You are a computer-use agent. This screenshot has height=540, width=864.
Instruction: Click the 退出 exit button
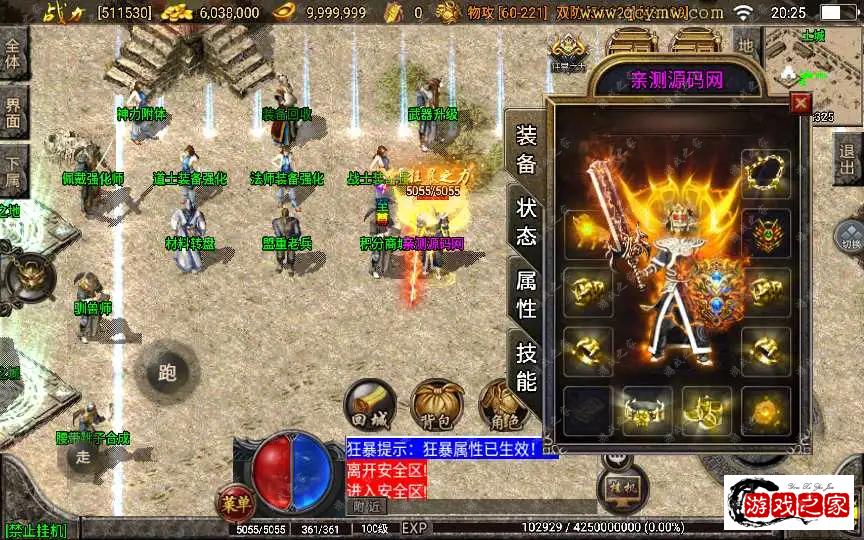coord(848,159)
